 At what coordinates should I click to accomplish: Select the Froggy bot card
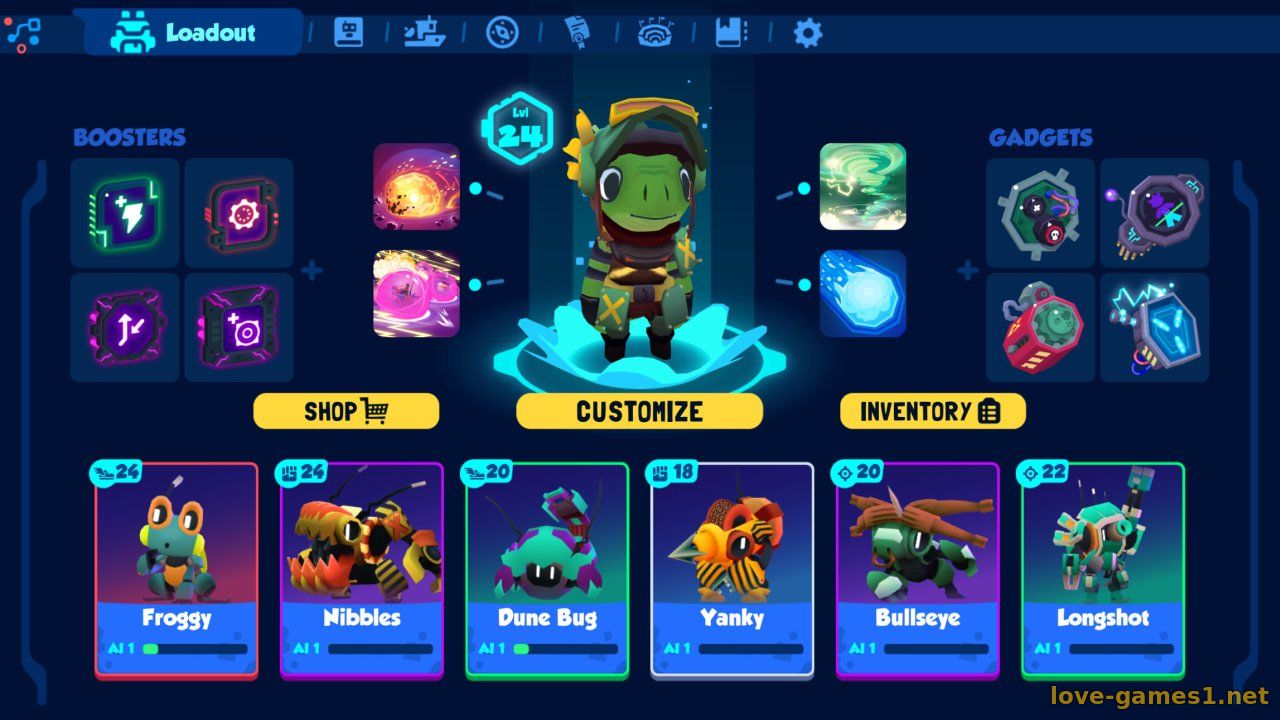click(x=177, y=570)
